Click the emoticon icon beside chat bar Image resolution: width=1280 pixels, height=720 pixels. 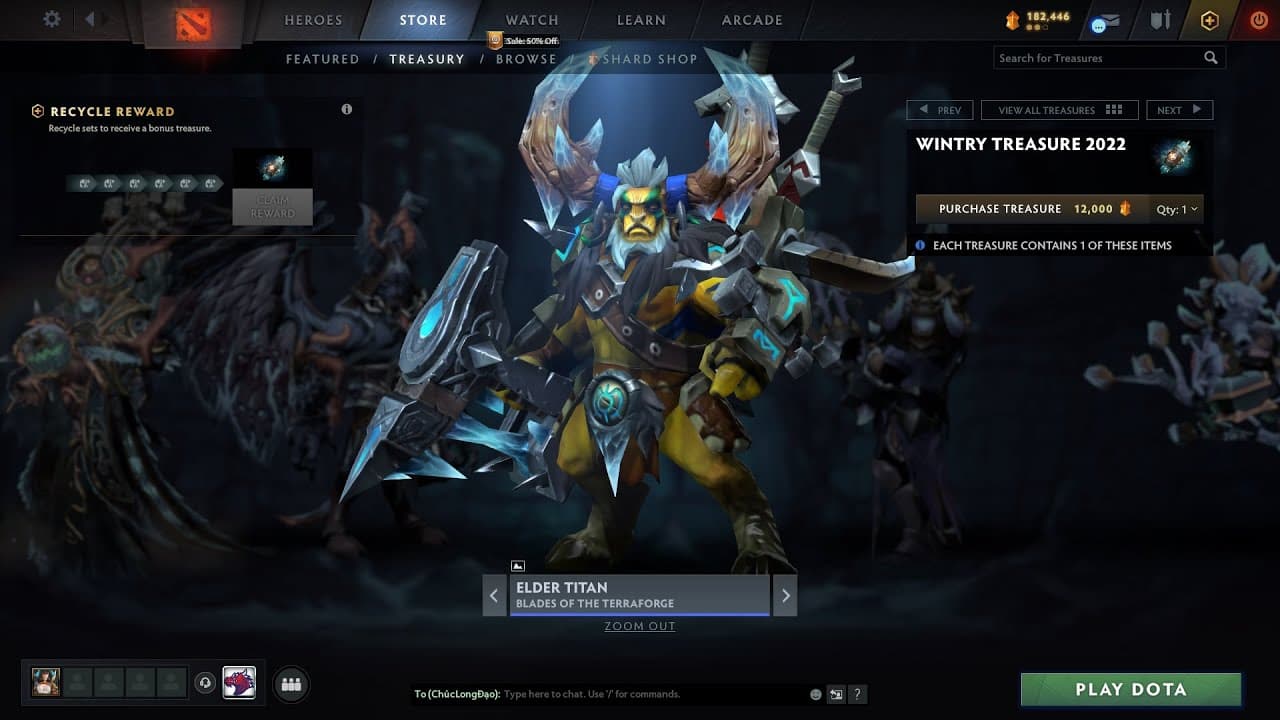(x=815, y=694)
